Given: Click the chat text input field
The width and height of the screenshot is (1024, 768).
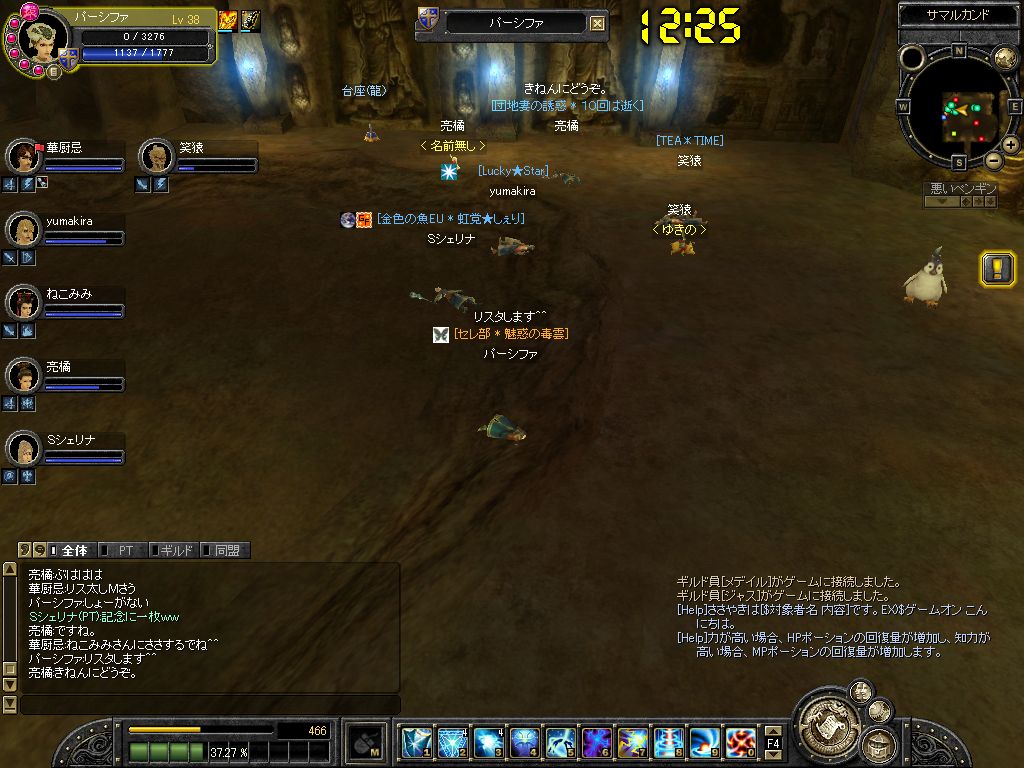Looking at the screenshot, I should pos(210,705).
